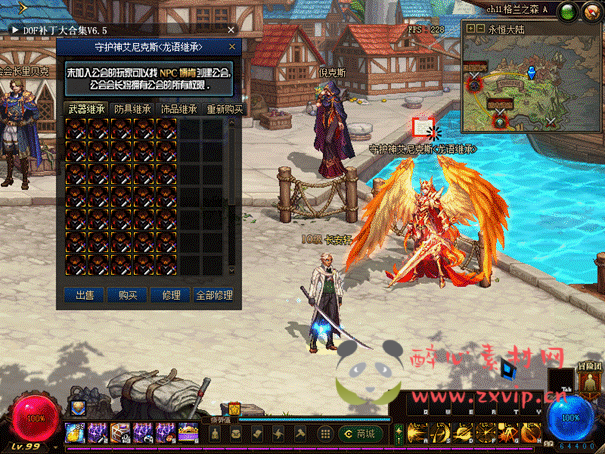Choose the 修理 repair button

click(x=171, y=295)
